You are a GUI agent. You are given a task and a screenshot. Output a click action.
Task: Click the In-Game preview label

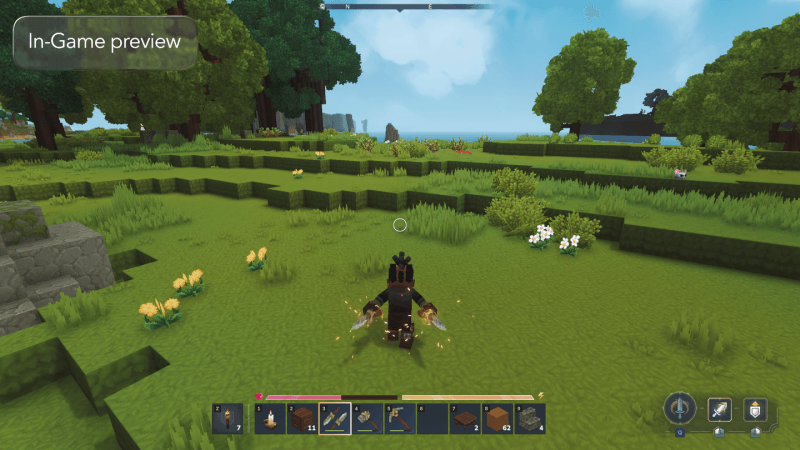(105, 42)
